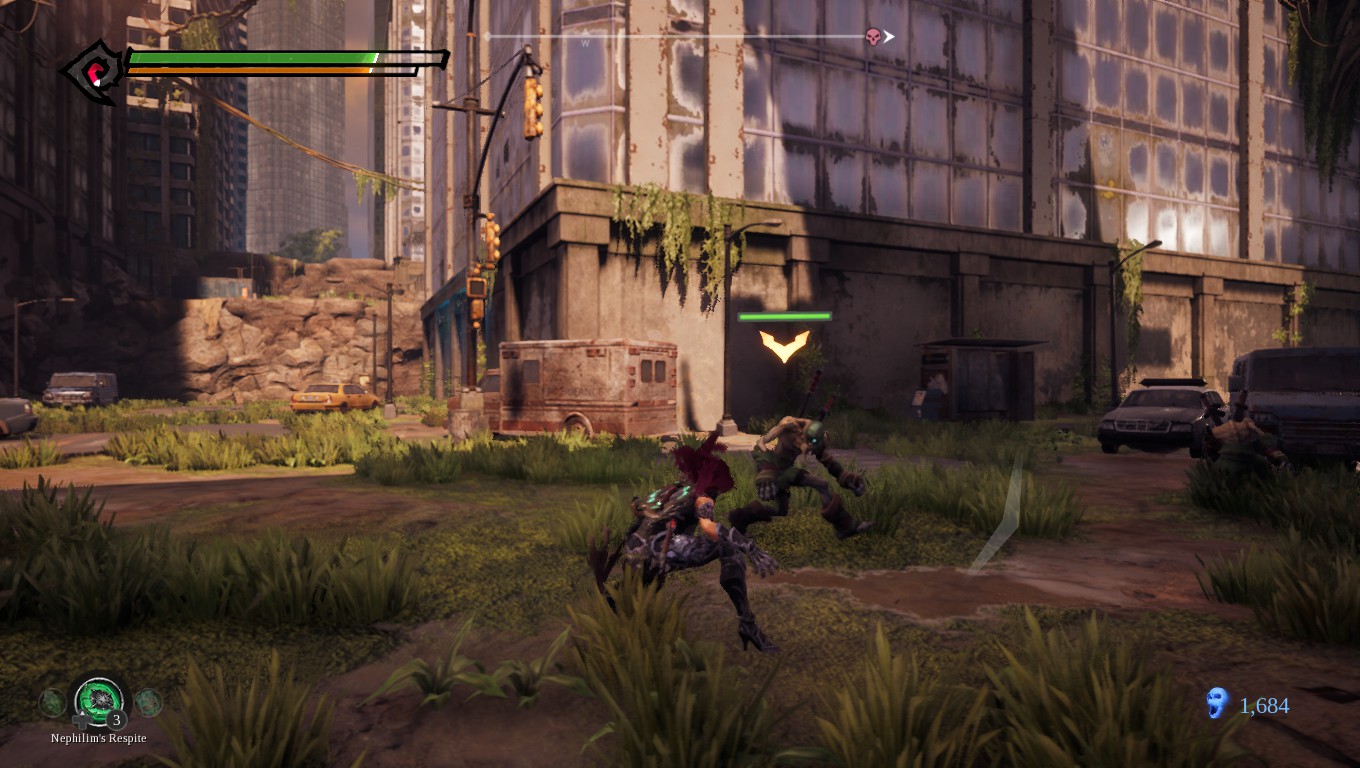Click the enemy's green health bar
This screenshot has width=1360, height=768.
point(784,315)
